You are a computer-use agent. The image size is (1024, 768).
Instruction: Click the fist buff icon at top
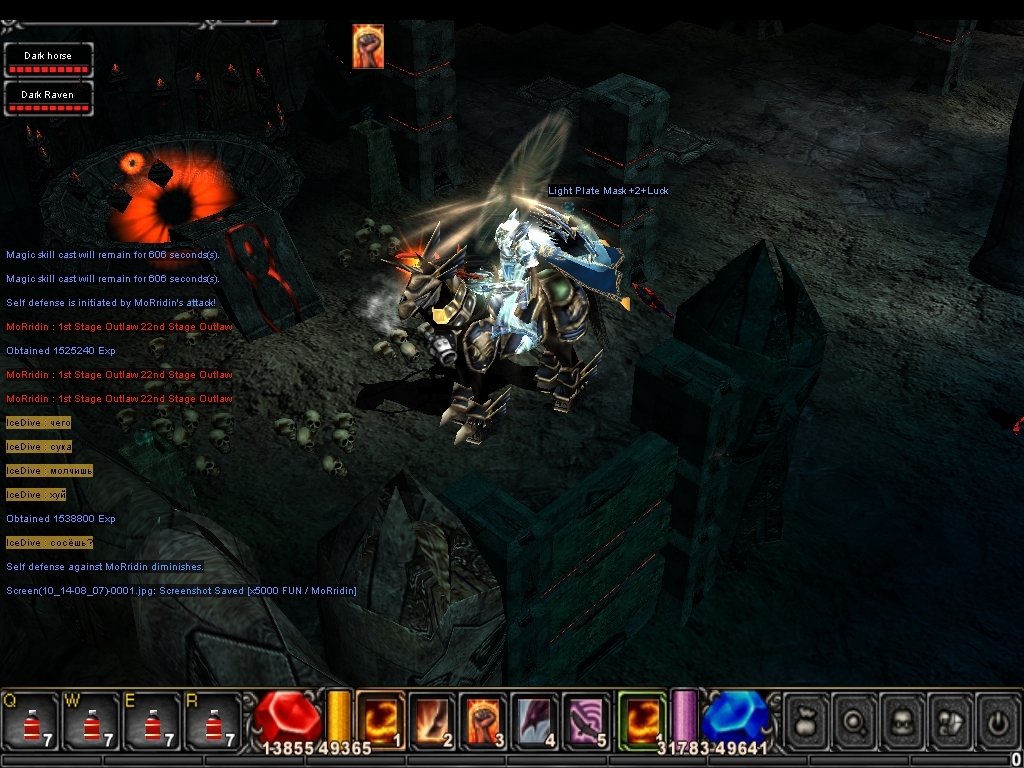pyautogui.click(x=368, y=46)
